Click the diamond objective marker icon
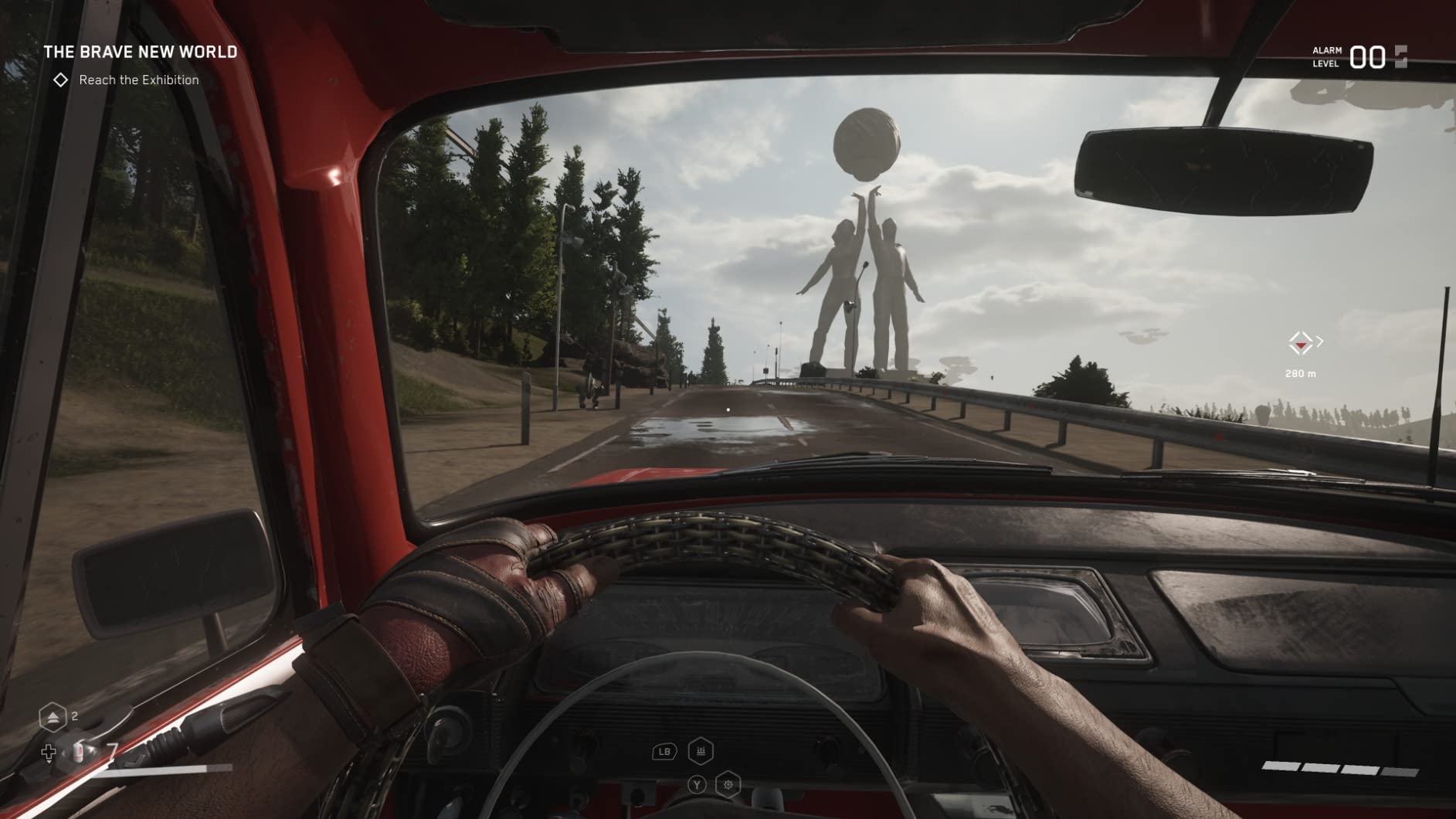 click(61, 79)
